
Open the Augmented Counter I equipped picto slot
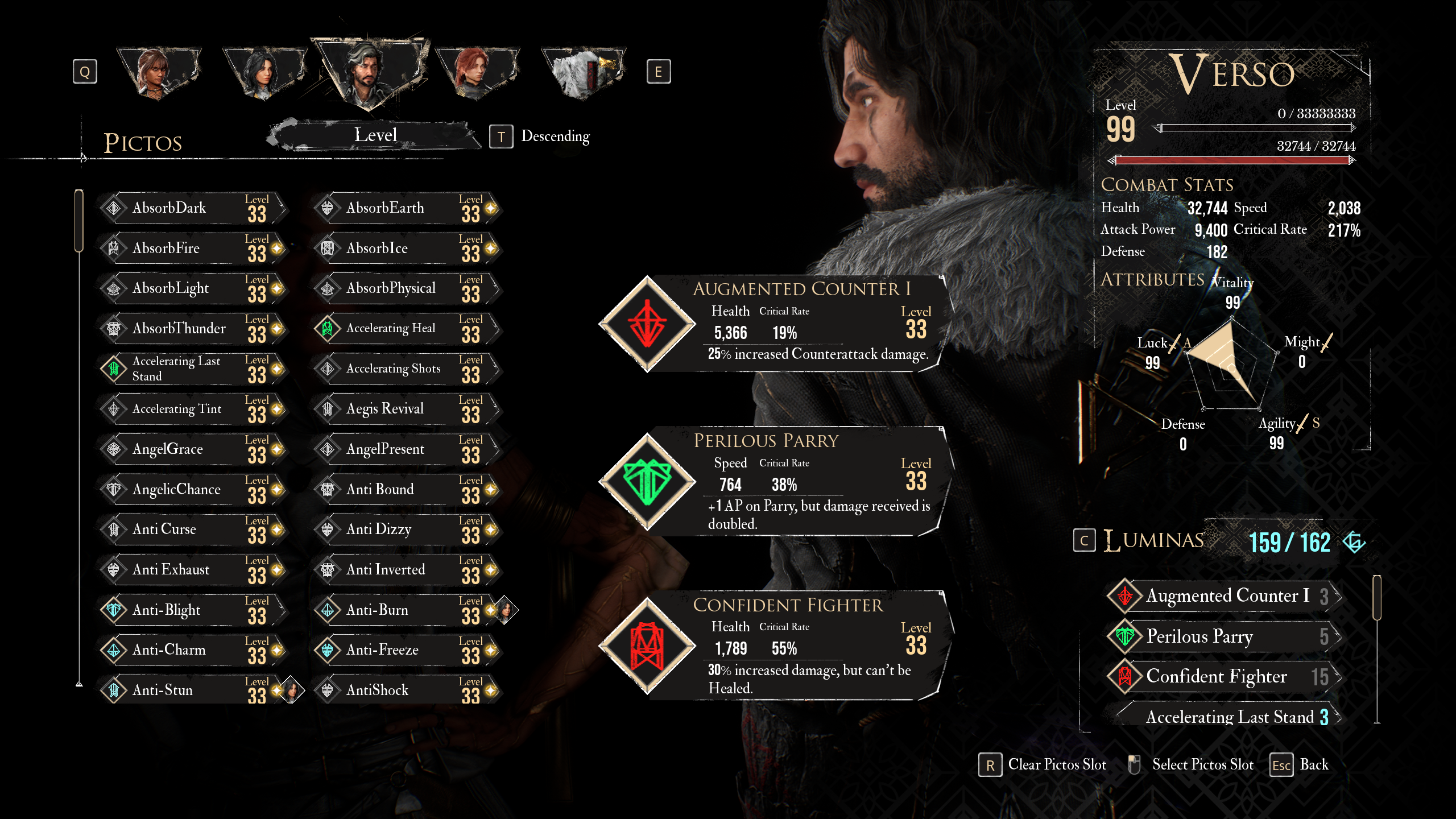click(x=773, y=324)
